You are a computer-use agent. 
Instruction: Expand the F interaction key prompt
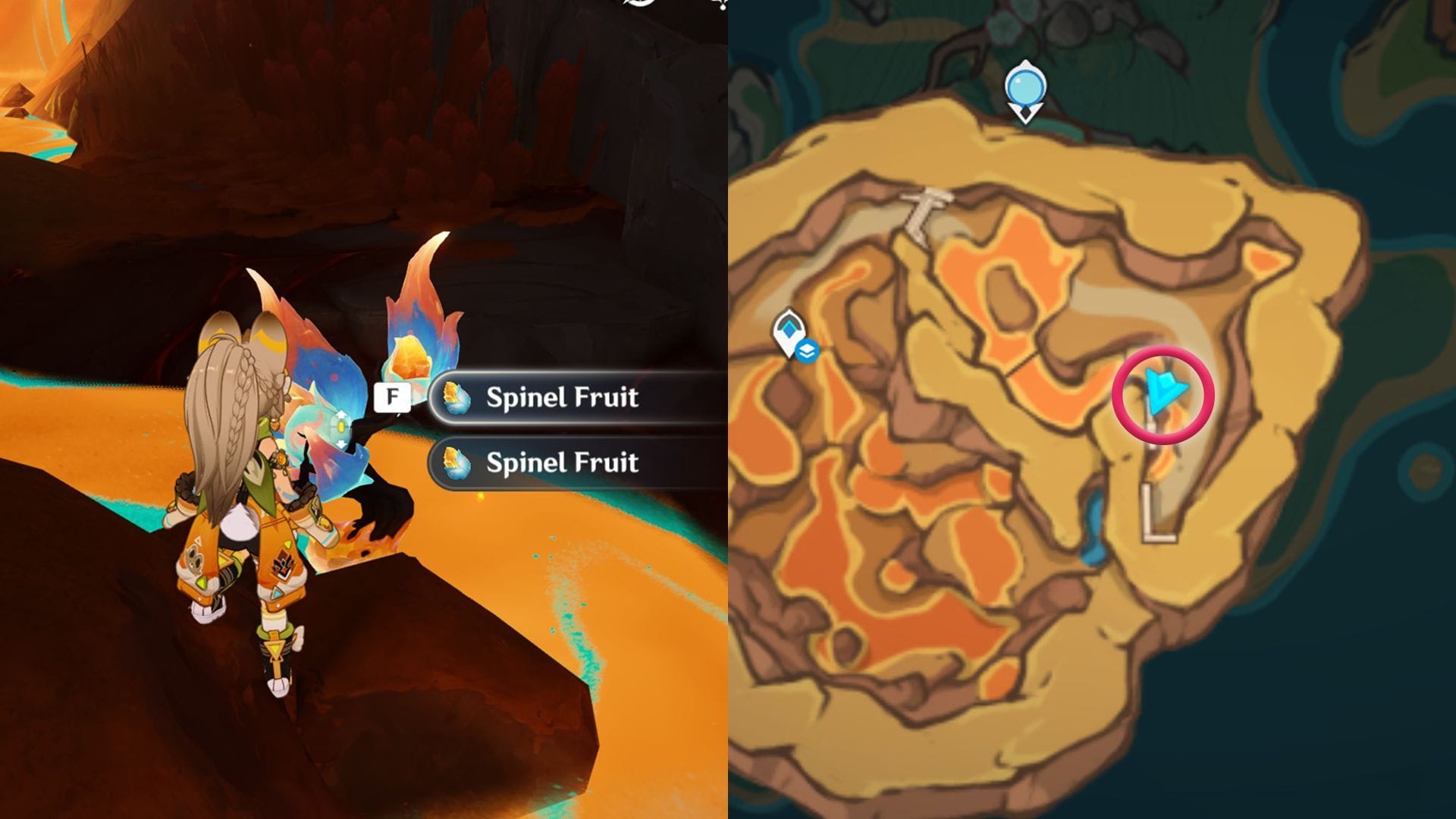pyautogui.click(x=391, y=396)
